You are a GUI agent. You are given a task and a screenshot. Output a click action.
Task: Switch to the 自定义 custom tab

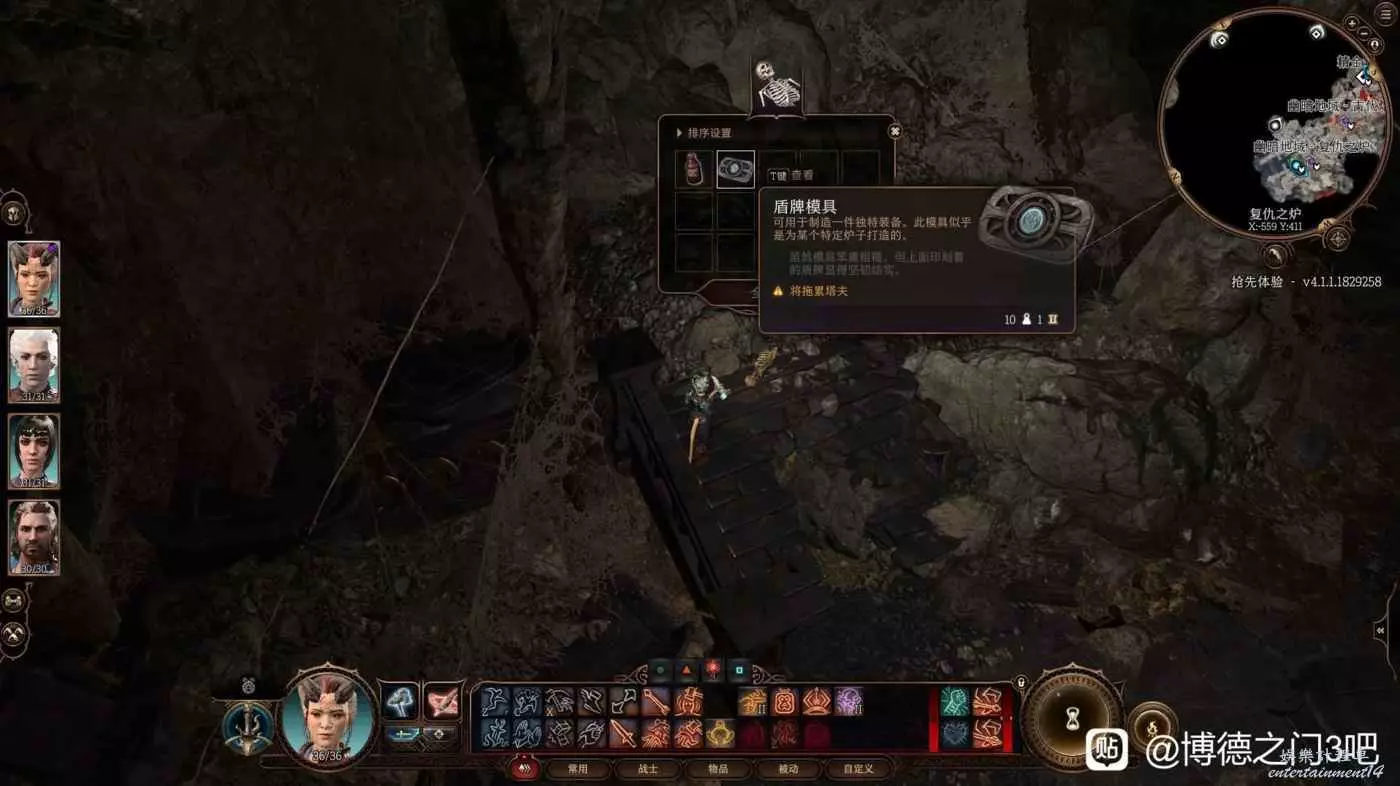click(x=858, y=769)
